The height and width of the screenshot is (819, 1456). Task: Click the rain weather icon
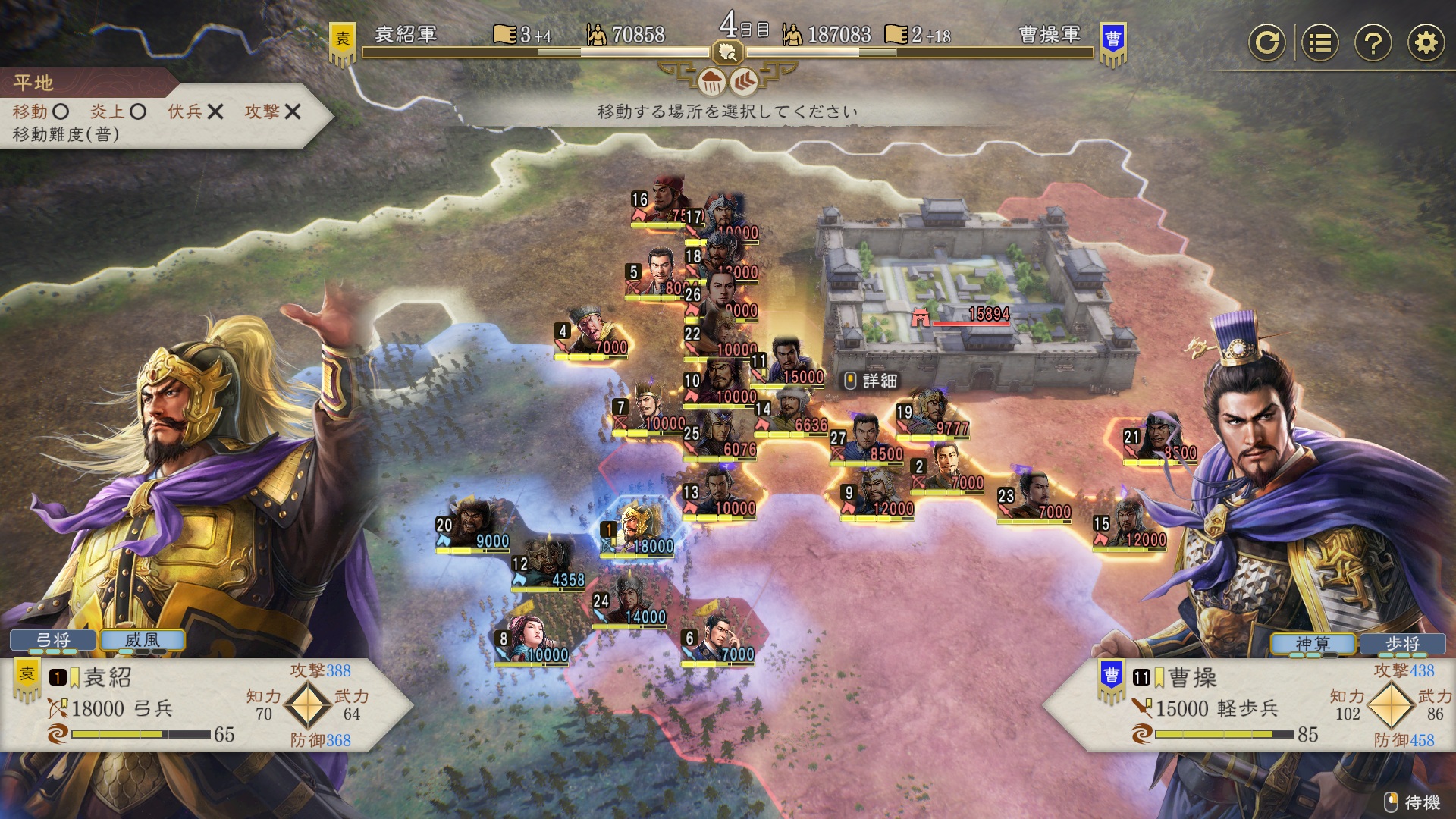(x=711, y=81)
